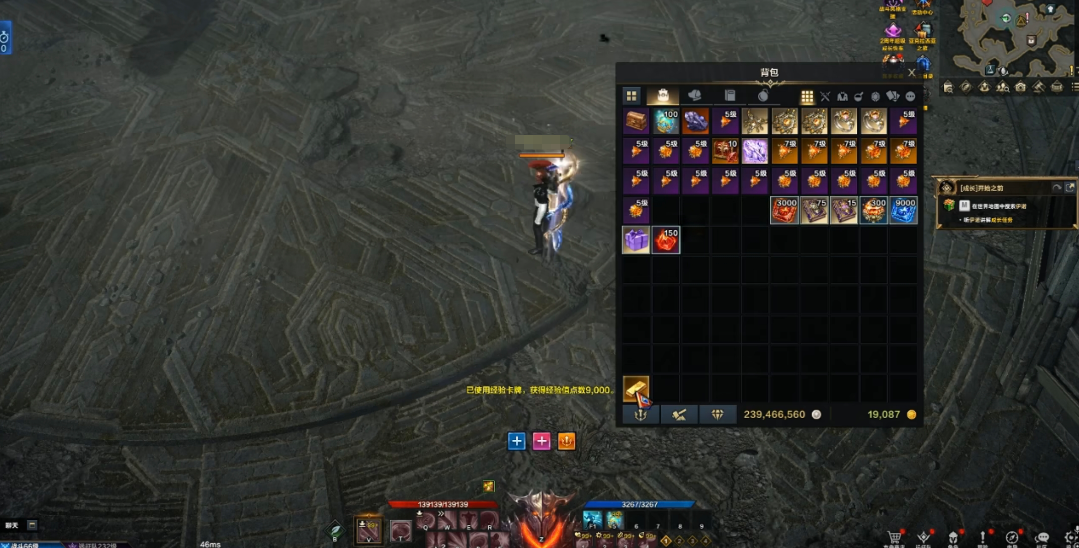This screenshot has width=1079, height=548.
Task: Select the red chest stack of 10
Action: (725, 152)
